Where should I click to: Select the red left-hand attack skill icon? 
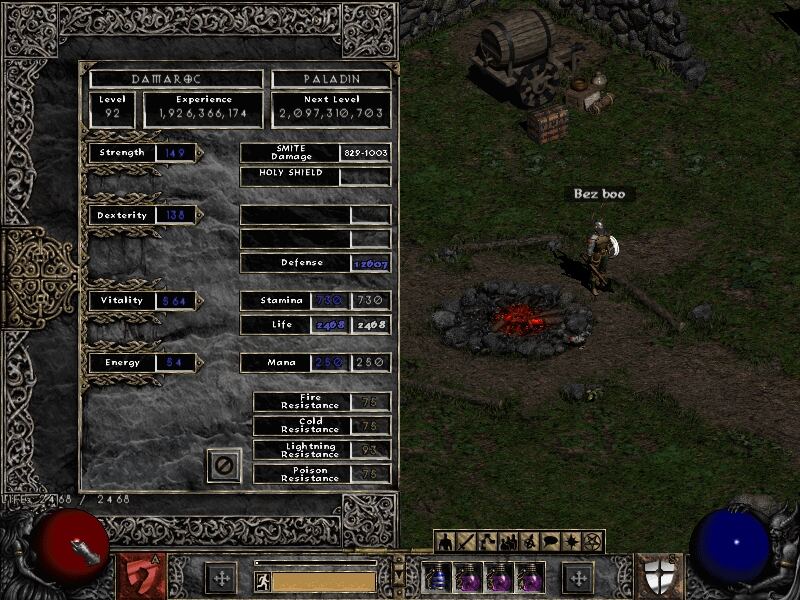(142, 577)
